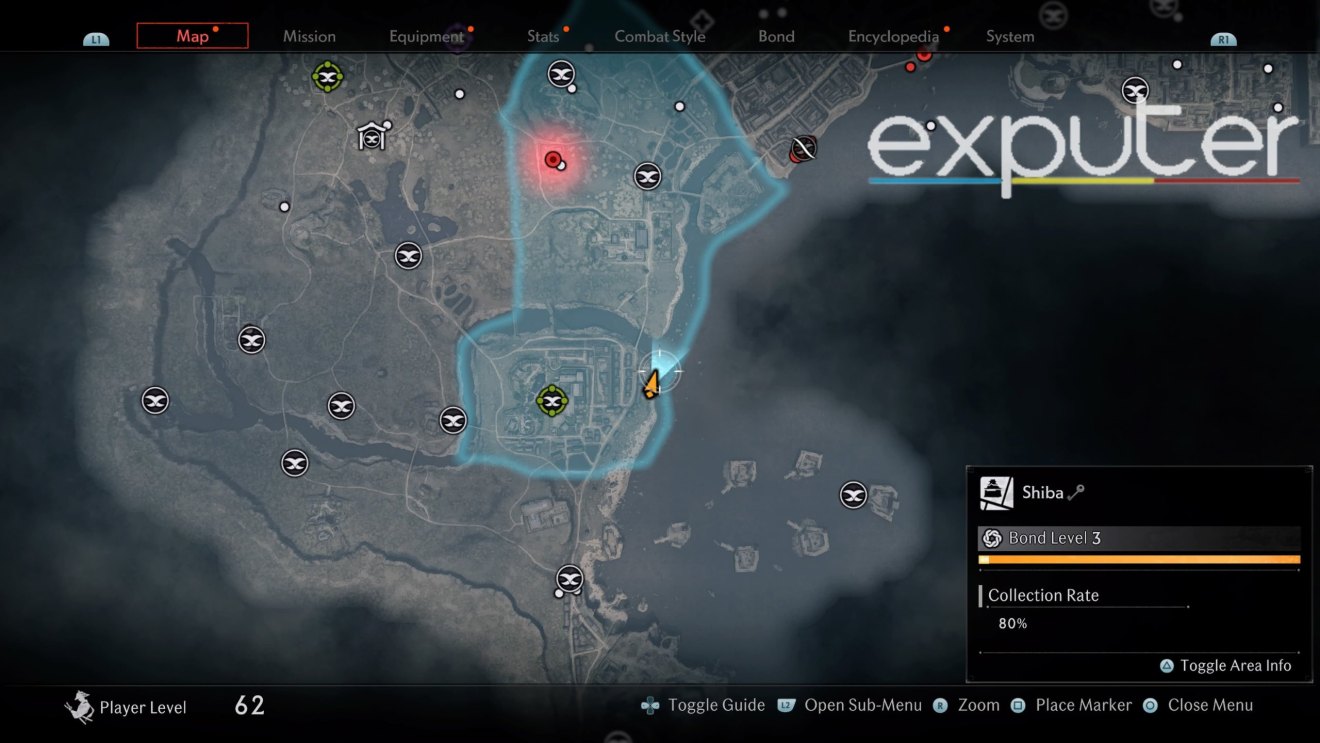Click the bond knot emblem beside Bond Level 3
Image resolution: width=1320 pixels, height=743 pixels.
[992, 538]
